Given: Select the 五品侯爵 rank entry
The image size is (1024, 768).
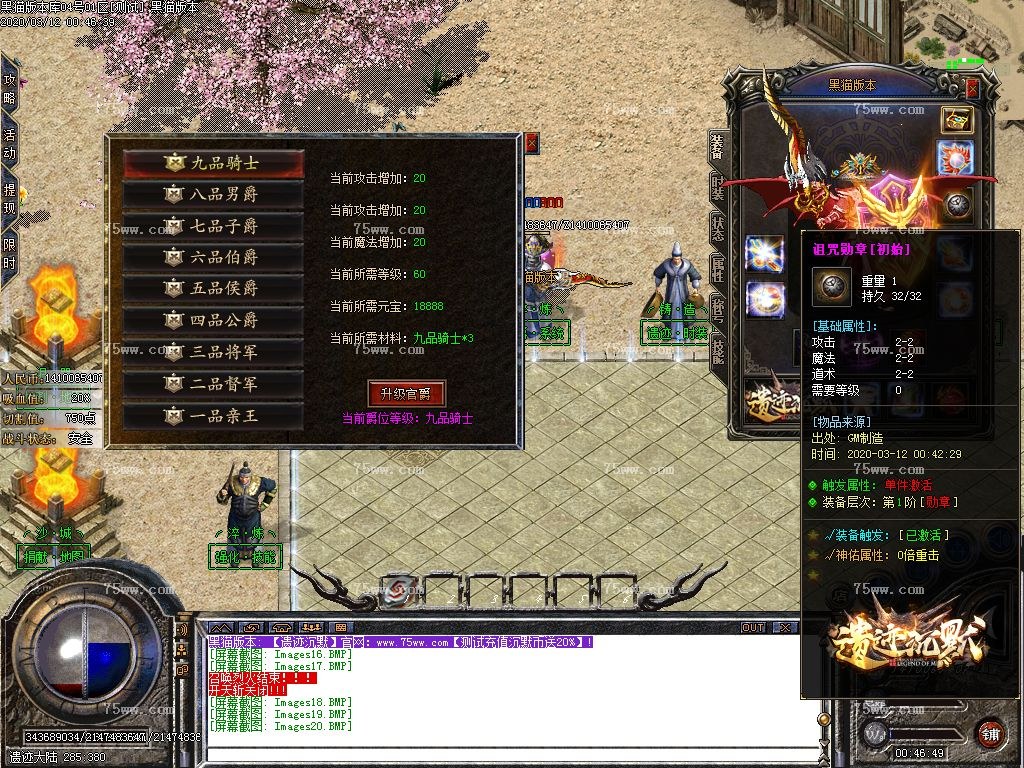Looking at the screenshot, I should 213,289.
